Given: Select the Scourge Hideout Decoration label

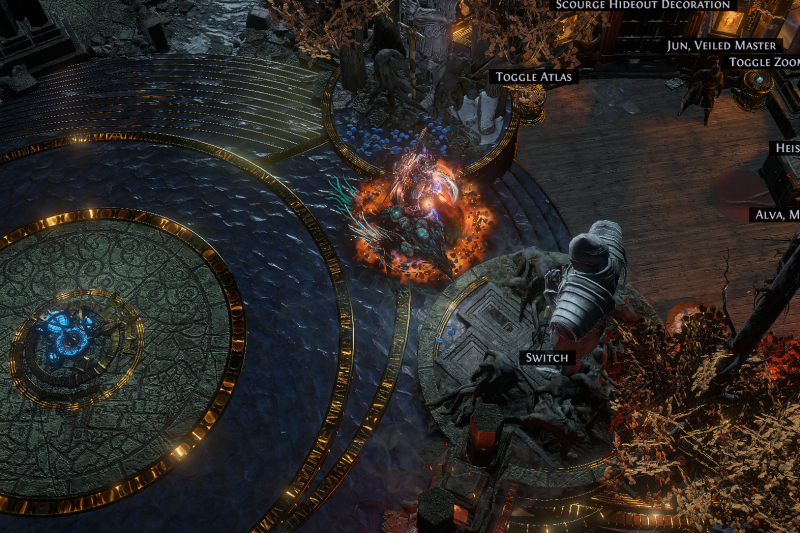Looking at the screenshot, I should tap(643, 5).
